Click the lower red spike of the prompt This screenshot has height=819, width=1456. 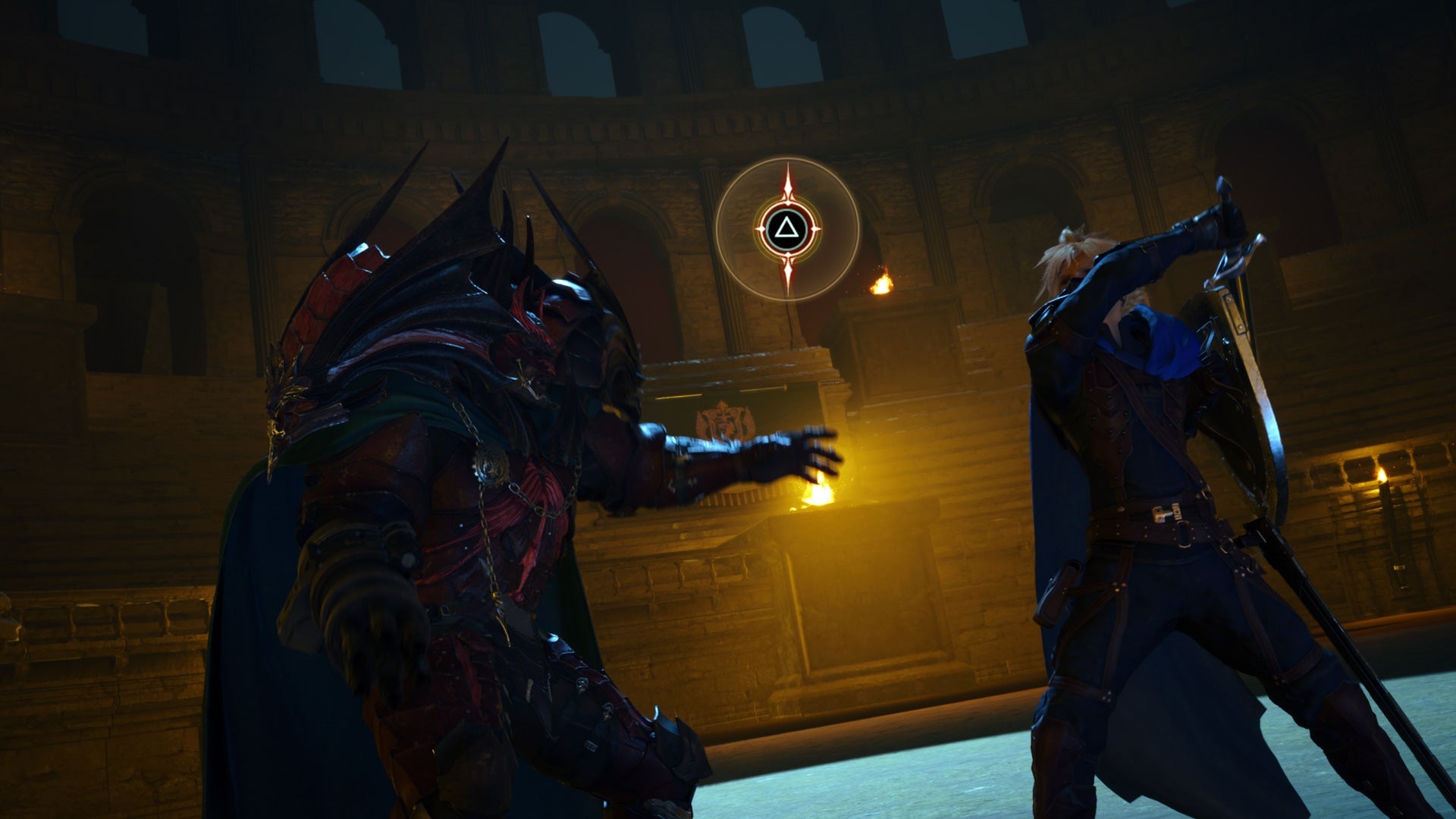[x=788, y=273]
